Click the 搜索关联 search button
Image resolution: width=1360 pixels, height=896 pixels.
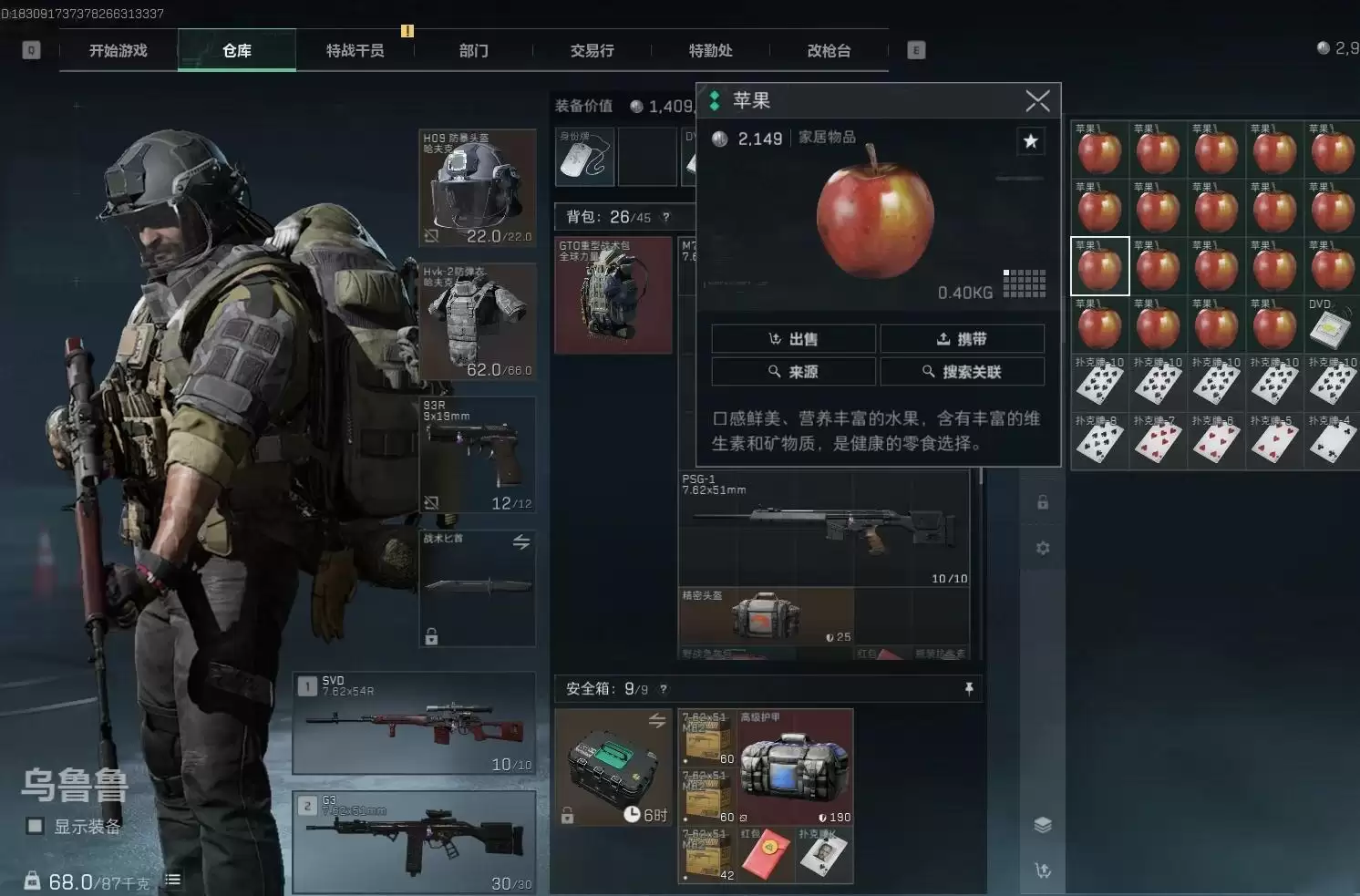(x=963, y=371)
